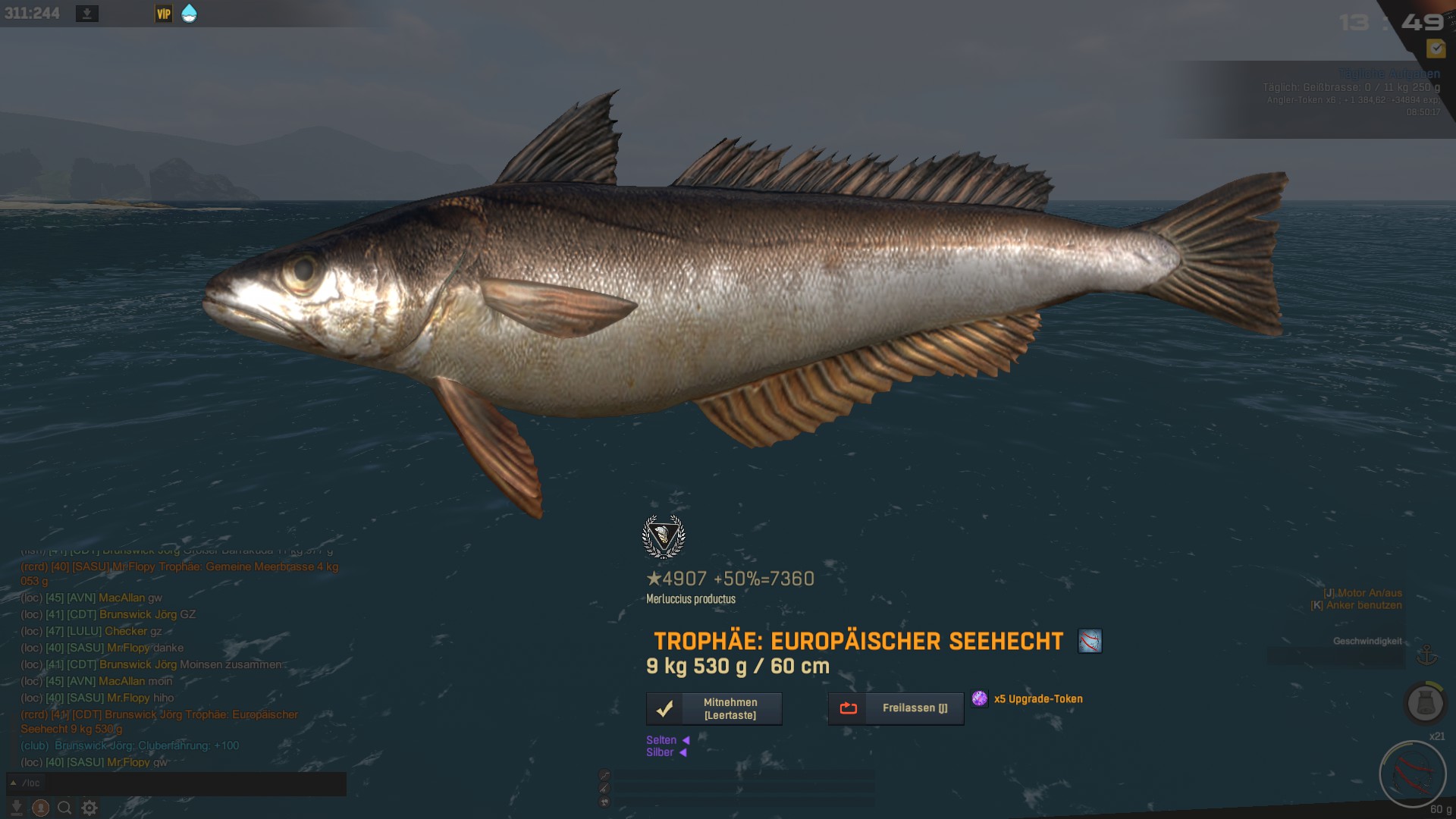Release the fish with Freilassen
This screenshot has width=1456, height=819.
(896, 708)
